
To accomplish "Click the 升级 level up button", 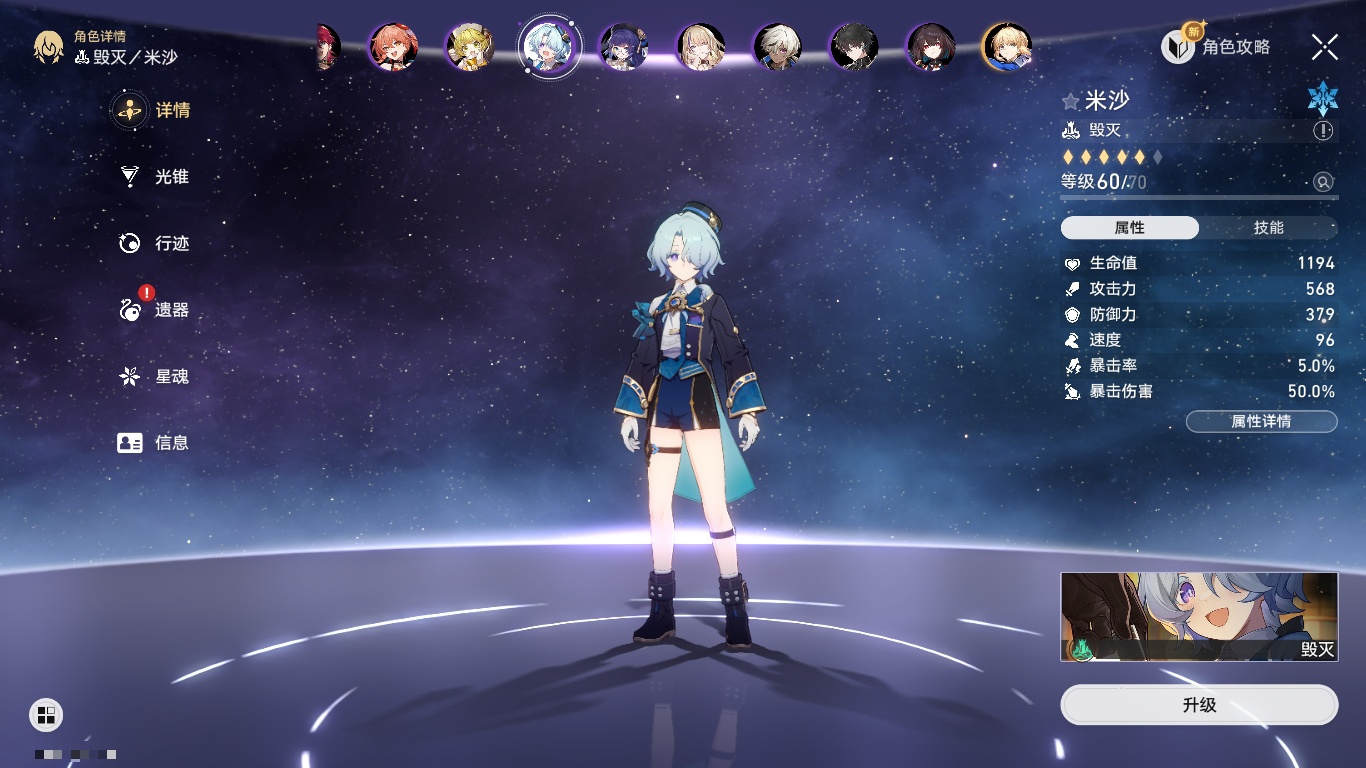I will click(x=1199, y=705).
